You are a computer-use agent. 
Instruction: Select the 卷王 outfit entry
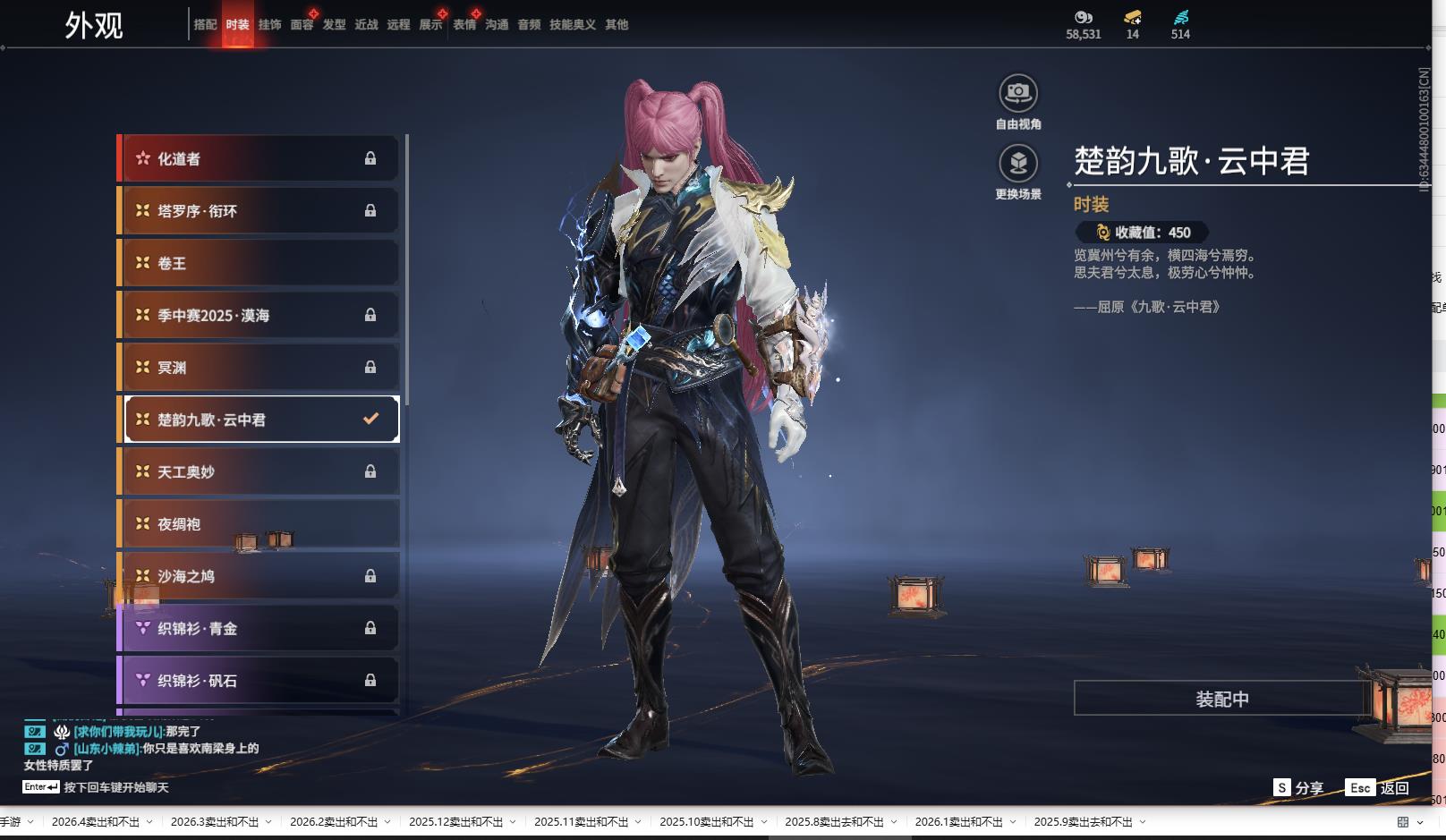259,263
